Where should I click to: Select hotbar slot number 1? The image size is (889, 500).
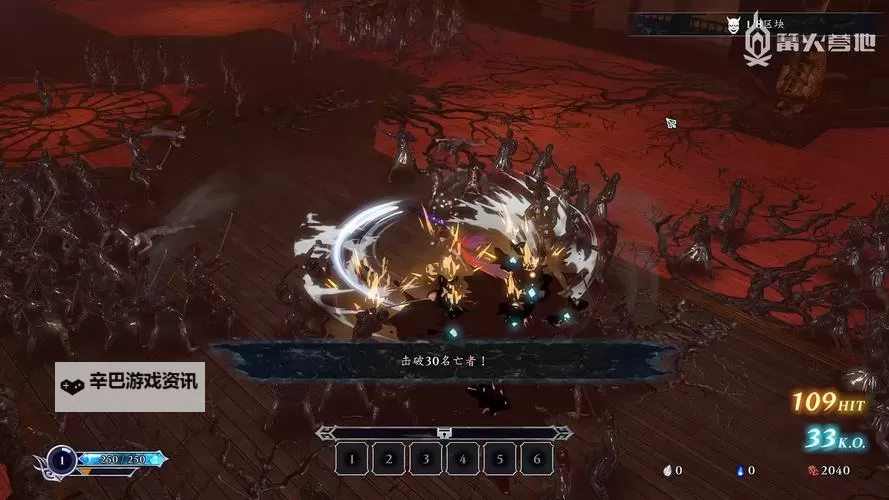(x=351, y=459)
